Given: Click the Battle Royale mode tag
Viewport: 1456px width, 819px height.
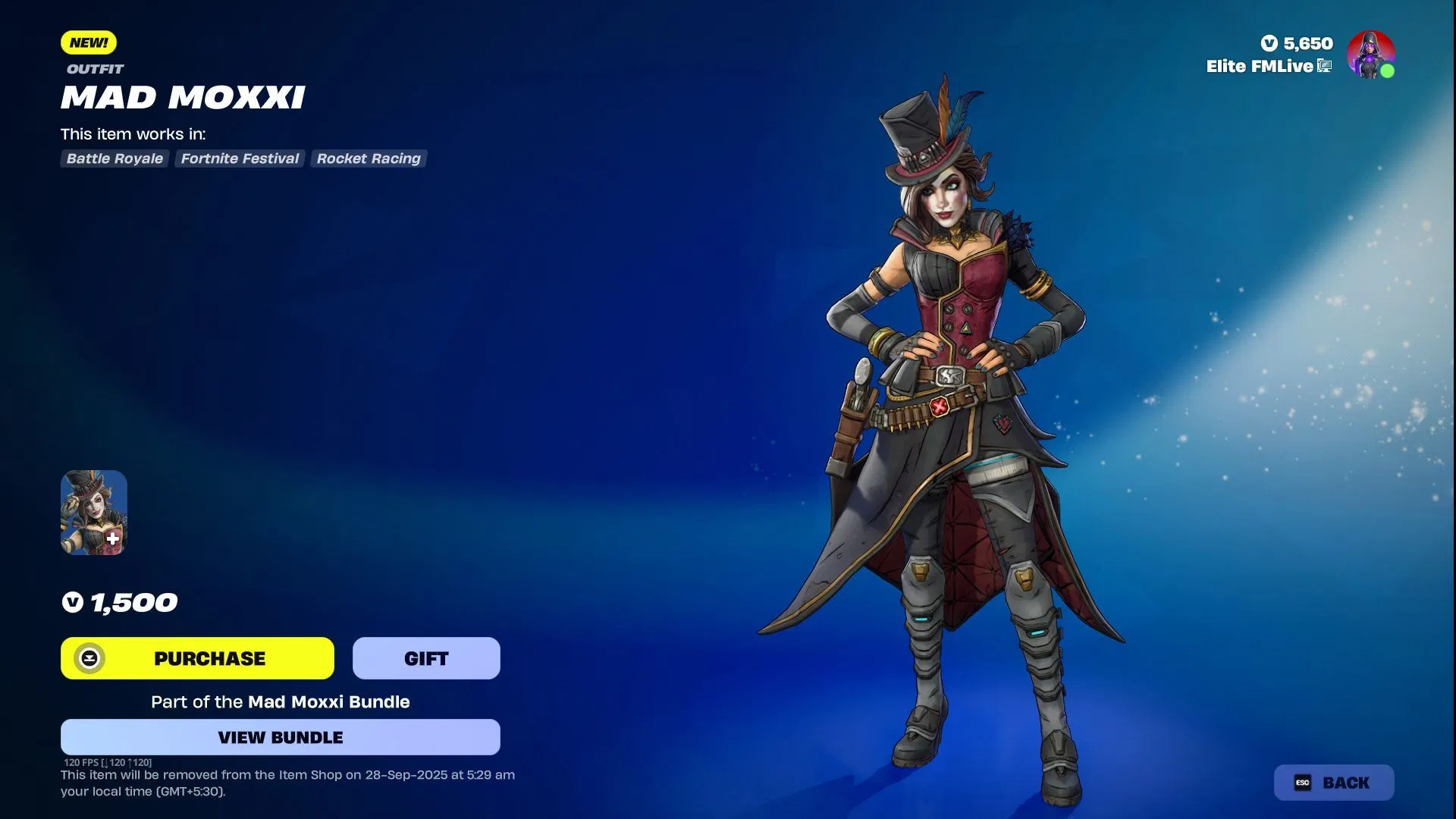Looking at the screenshot, I should (x=115, y=158).
